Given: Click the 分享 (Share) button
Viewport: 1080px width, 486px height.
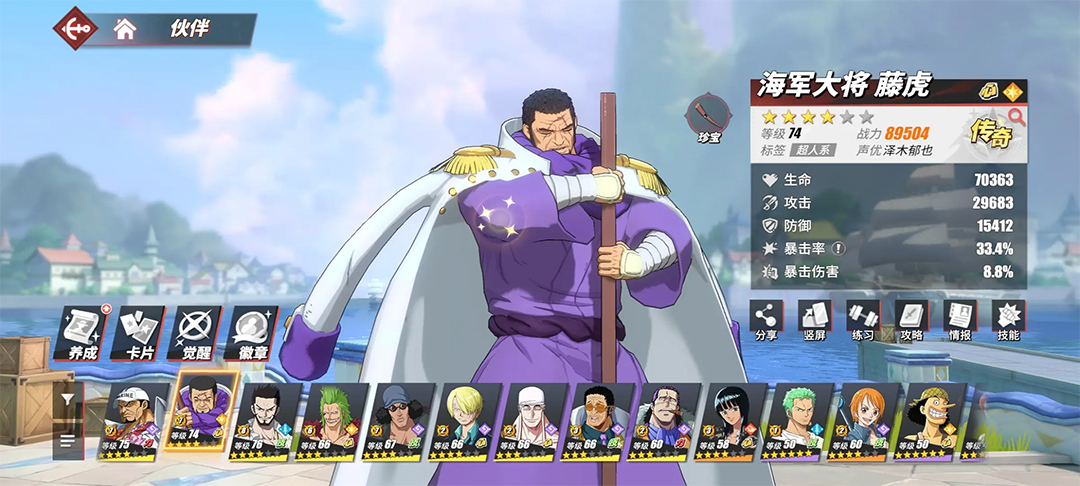Looking at the screenshot, I should (766, 320).
